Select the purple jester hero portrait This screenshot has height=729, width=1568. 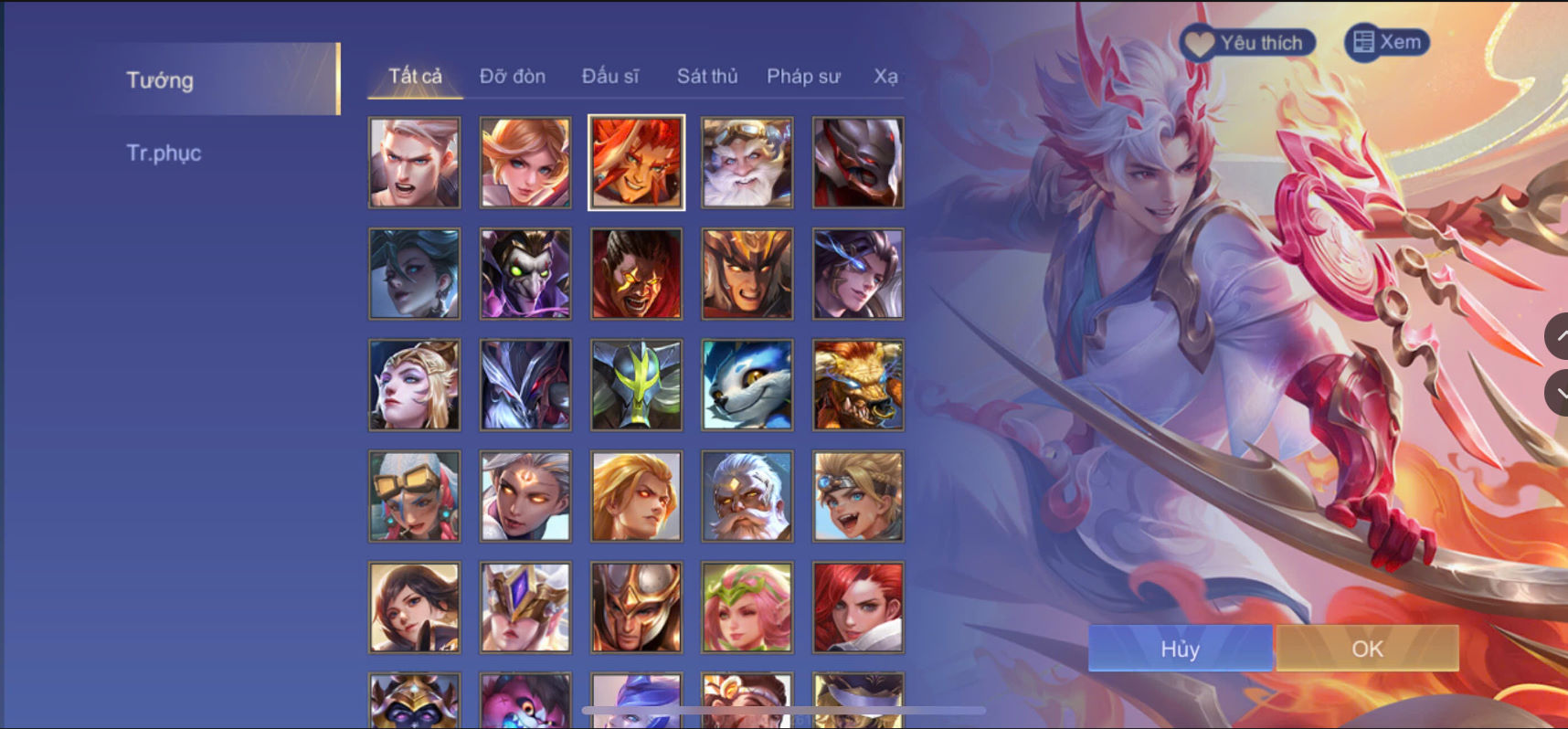(x=524, y=273)
